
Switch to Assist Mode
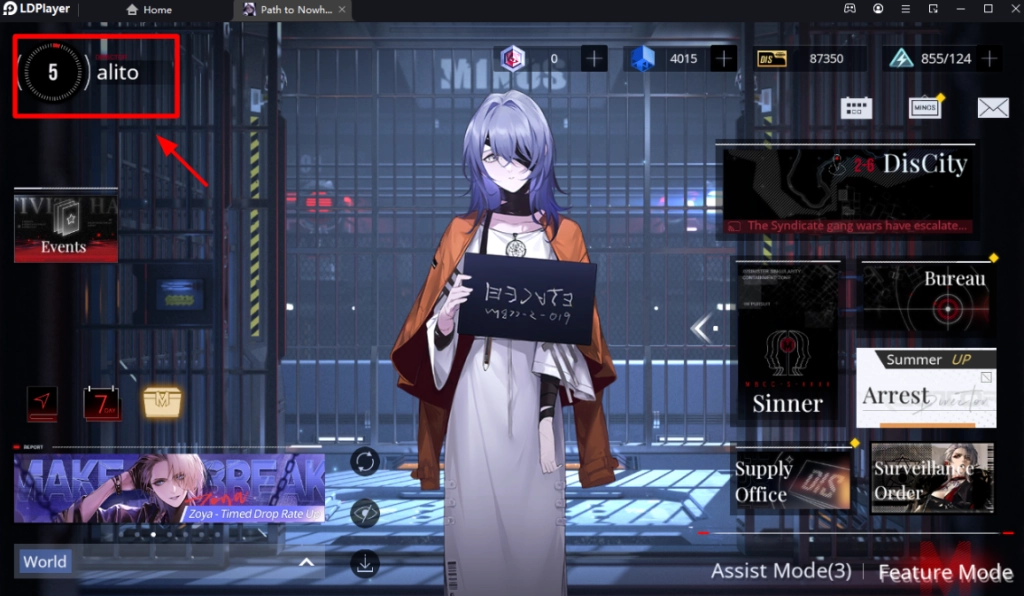780,572
